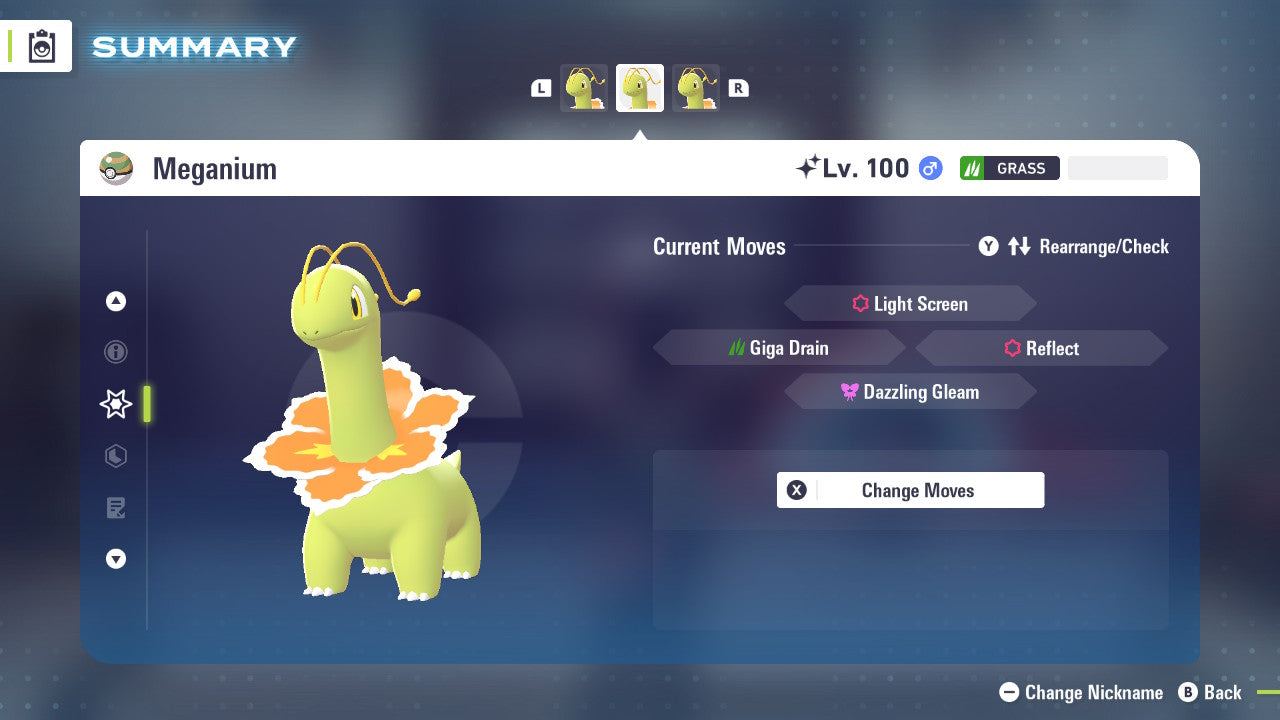Image resolution: width=1280 pixels, height=720 pixels.
Task: Toggle the Light Screen move slot
Action: pyautogui.click(x=910, y=303)
